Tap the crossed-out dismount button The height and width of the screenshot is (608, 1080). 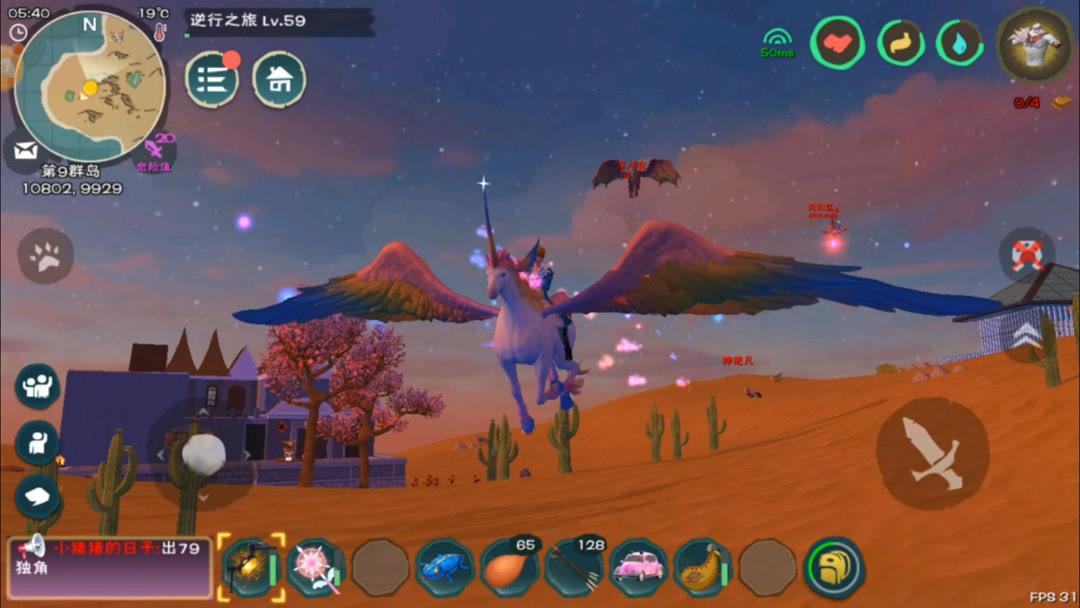[x=1027, y=254]
